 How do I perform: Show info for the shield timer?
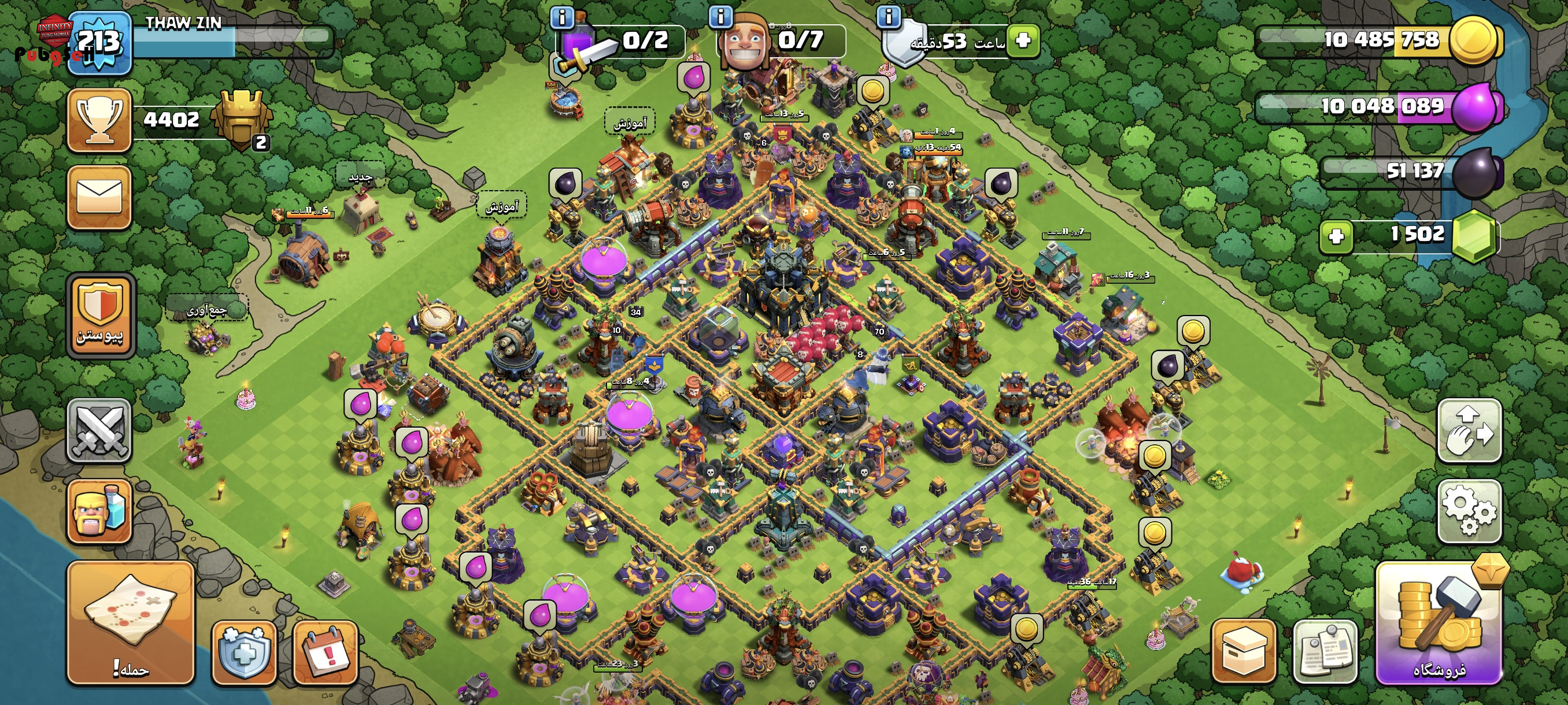pyautogui.click(x=888, y=16)
